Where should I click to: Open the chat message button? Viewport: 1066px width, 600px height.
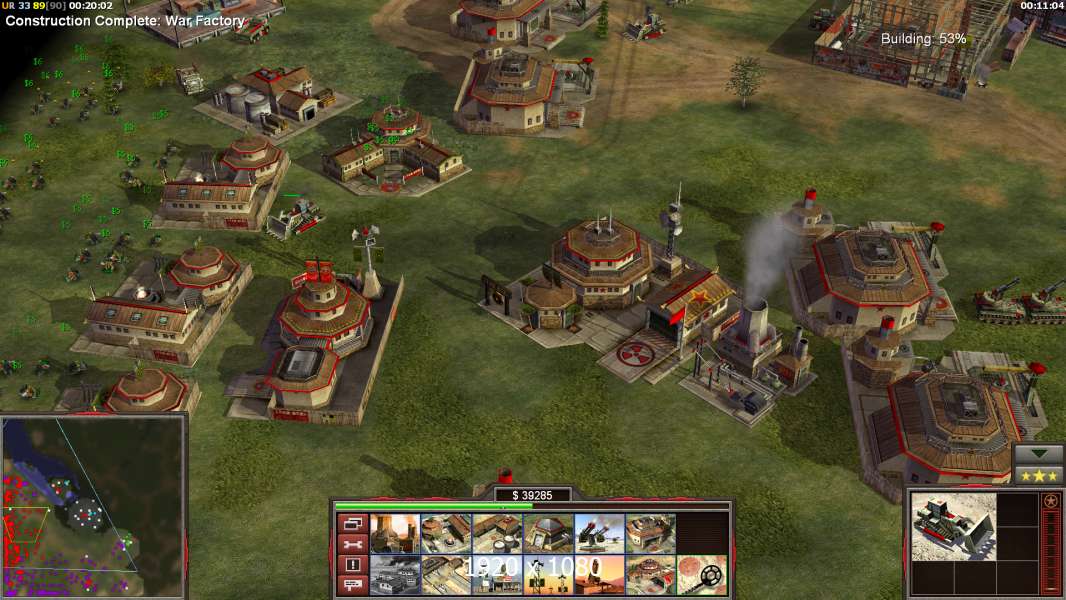click(352, 585)
